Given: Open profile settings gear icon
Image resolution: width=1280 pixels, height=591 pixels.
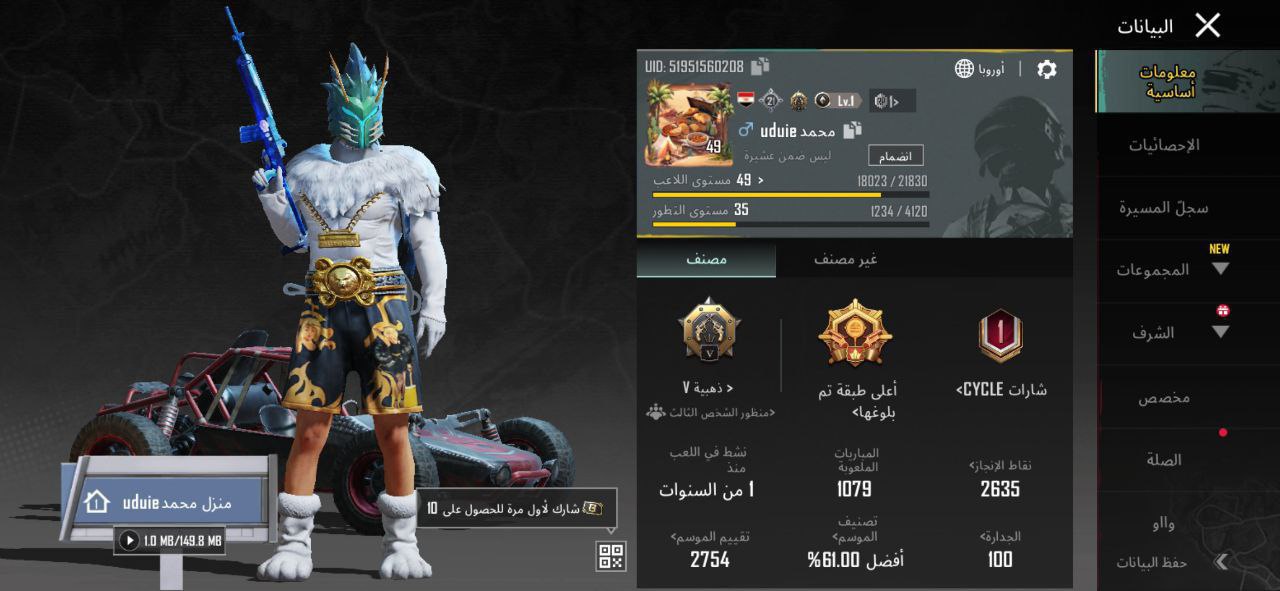Looking at the screenshot, I should tap(1046, 69).
